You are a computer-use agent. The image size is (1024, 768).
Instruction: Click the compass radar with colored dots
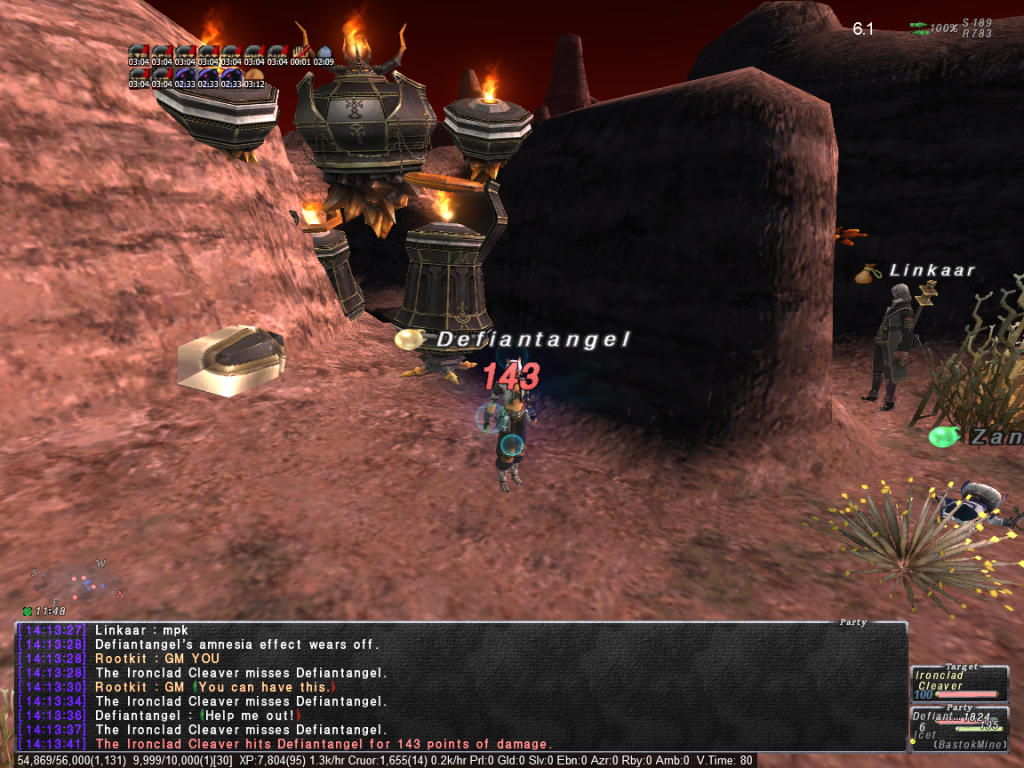[77, 582]
